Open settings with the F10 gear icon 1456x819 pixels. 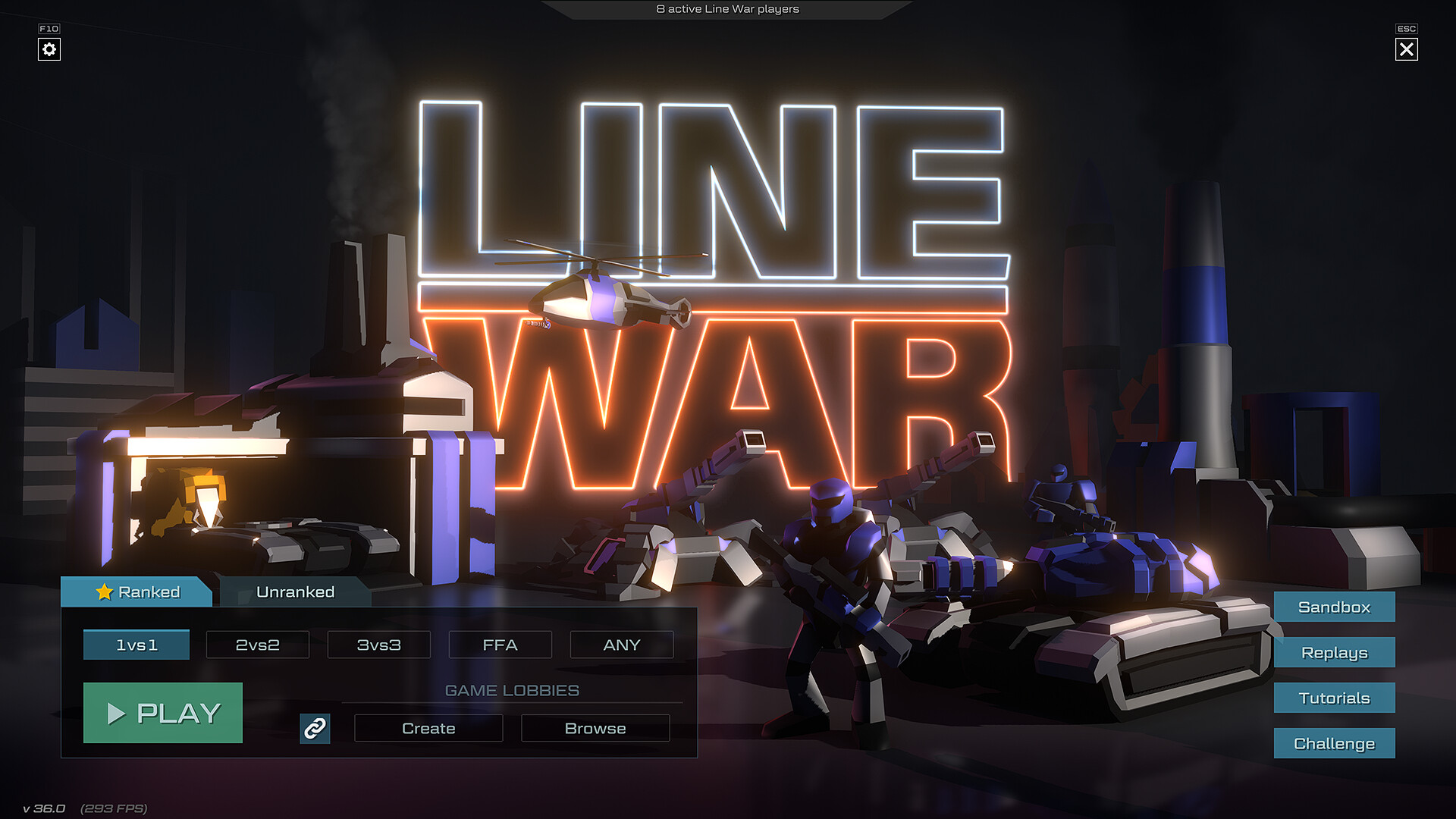pyautogui.click(x=49, y=49)
